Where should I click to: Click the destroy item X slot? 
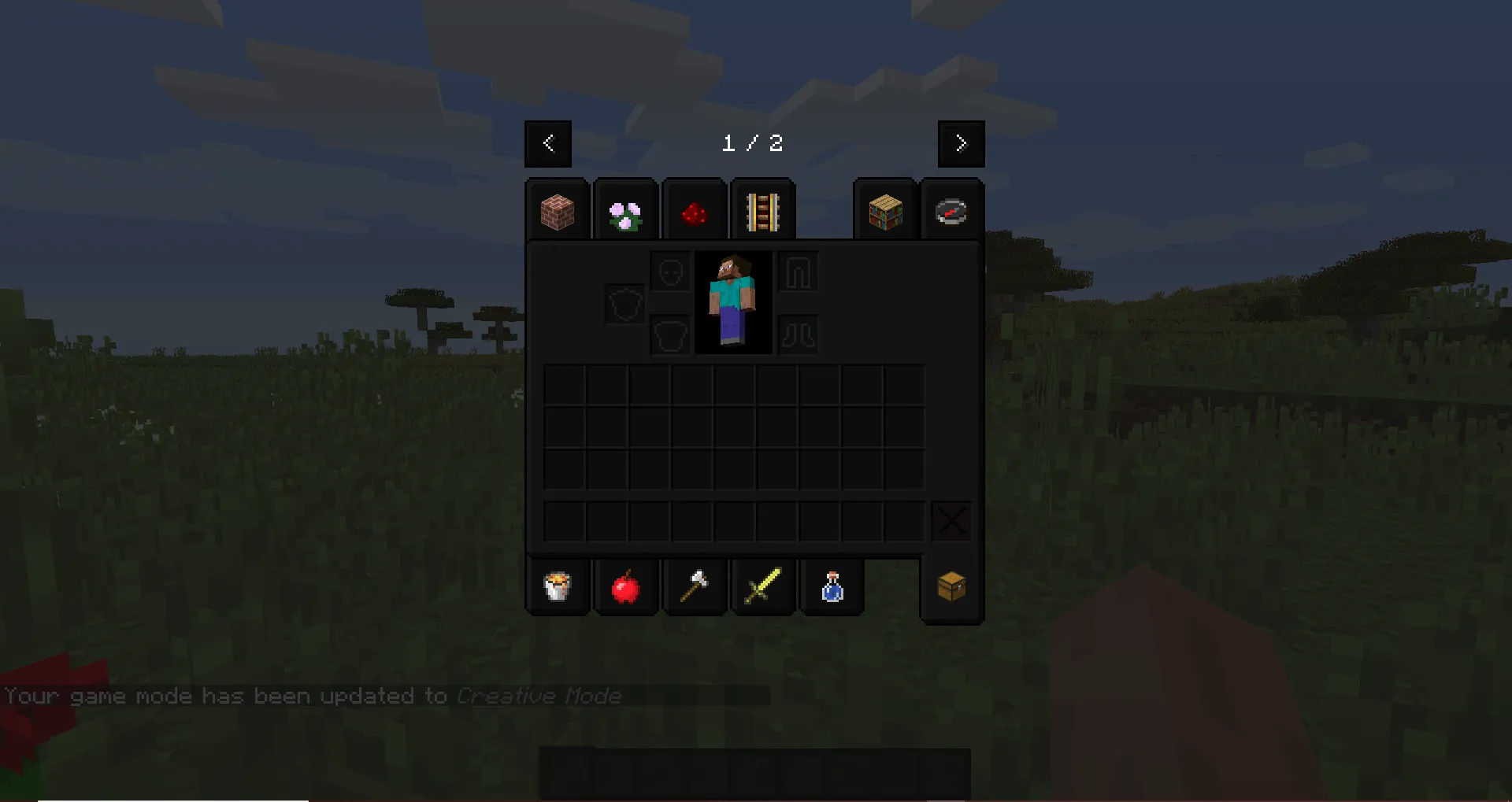pos(951,520)
